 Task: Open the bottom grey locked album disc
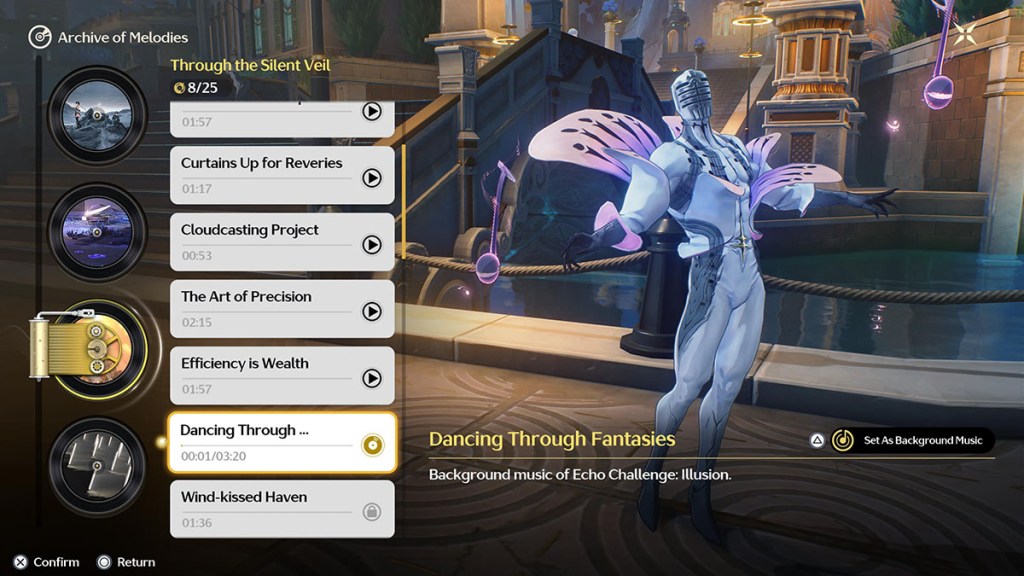pos(97,466)
